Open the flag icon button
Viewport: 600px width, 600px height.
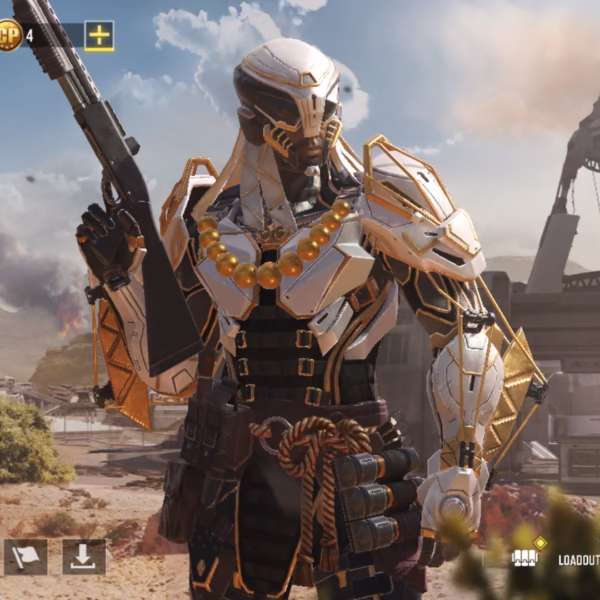point(25,557)
